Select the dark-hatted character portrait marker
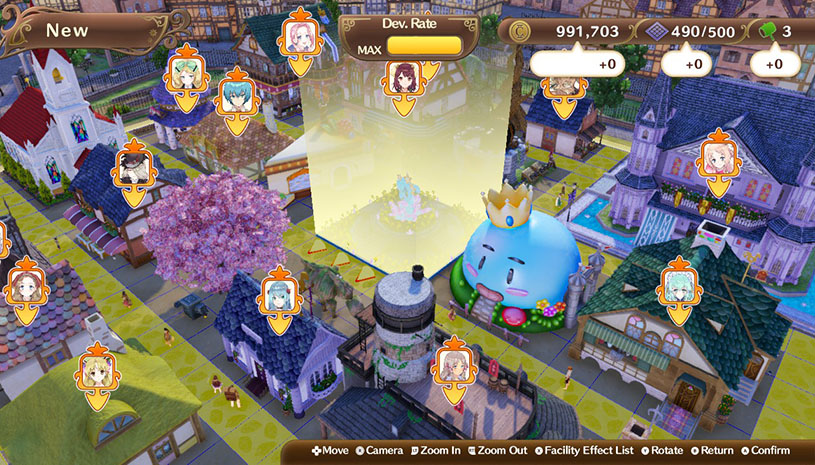Image resolution: width=815 pixels, height=465 pixels. (134, 169)
